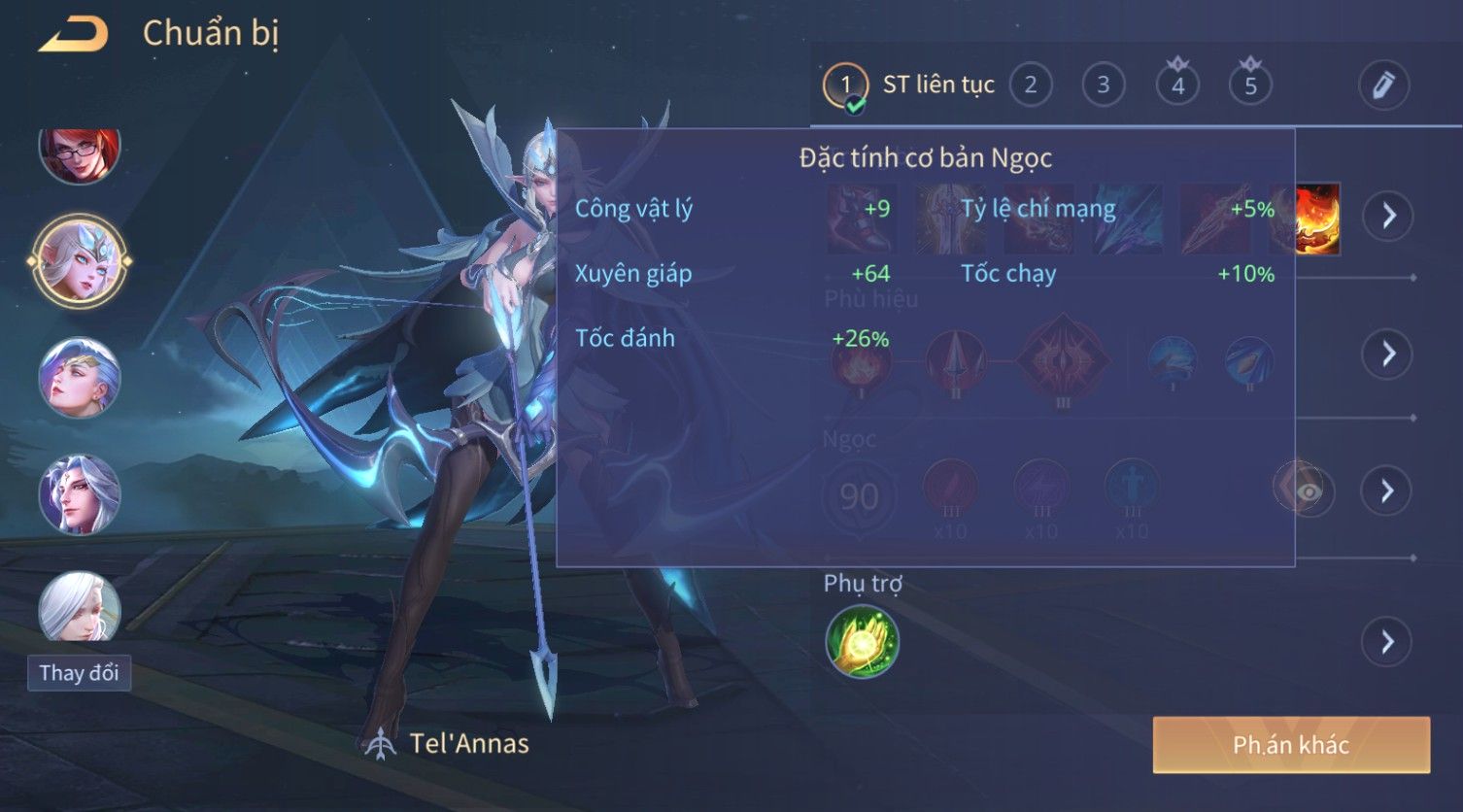1463x812 pixels.
Task: Edit the loadout with pencil icon
Action: (1383, 85)
